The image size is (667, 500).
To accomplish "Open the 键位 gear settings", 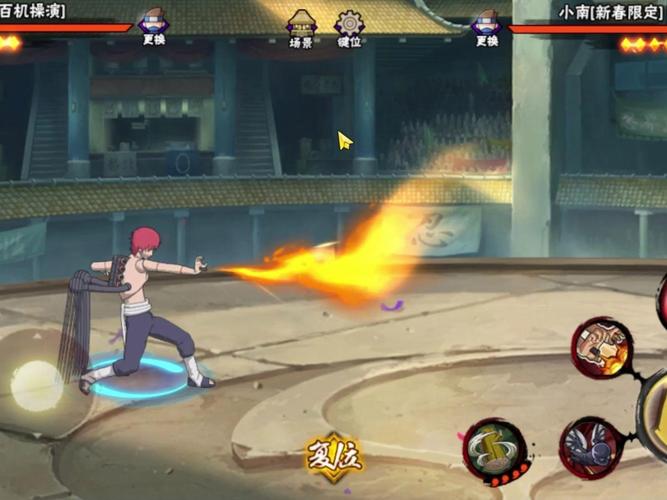I will [350, 28].
